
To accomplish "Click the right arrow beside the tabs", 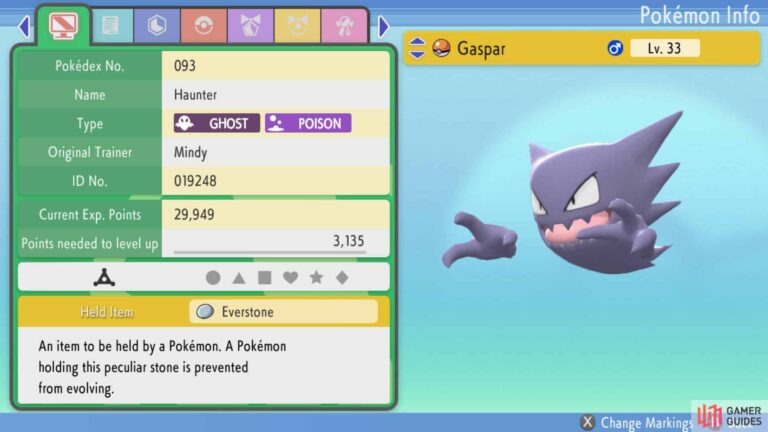I will [384, 27].
